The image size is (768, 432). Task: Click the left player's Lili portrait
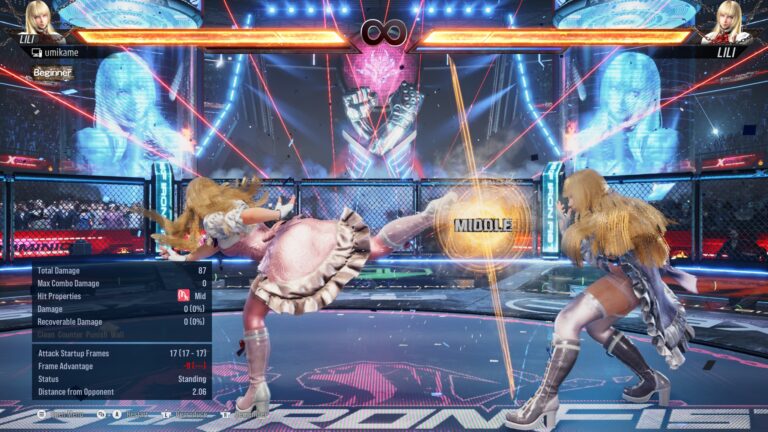(x=41, y=19)
